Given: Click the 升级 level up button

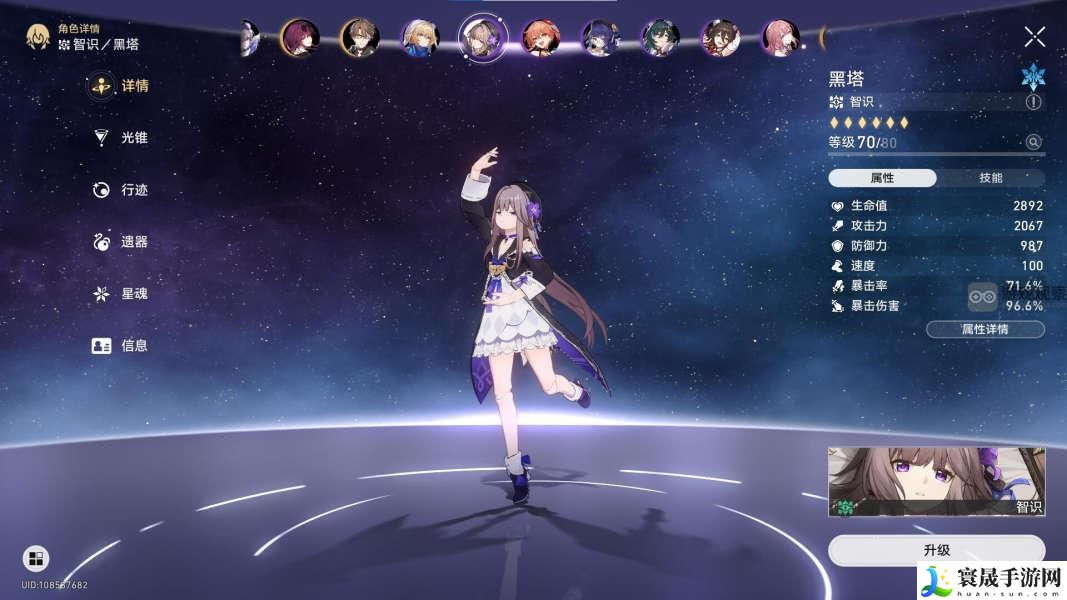Looking at the screenshot, I should click(936, 550).
